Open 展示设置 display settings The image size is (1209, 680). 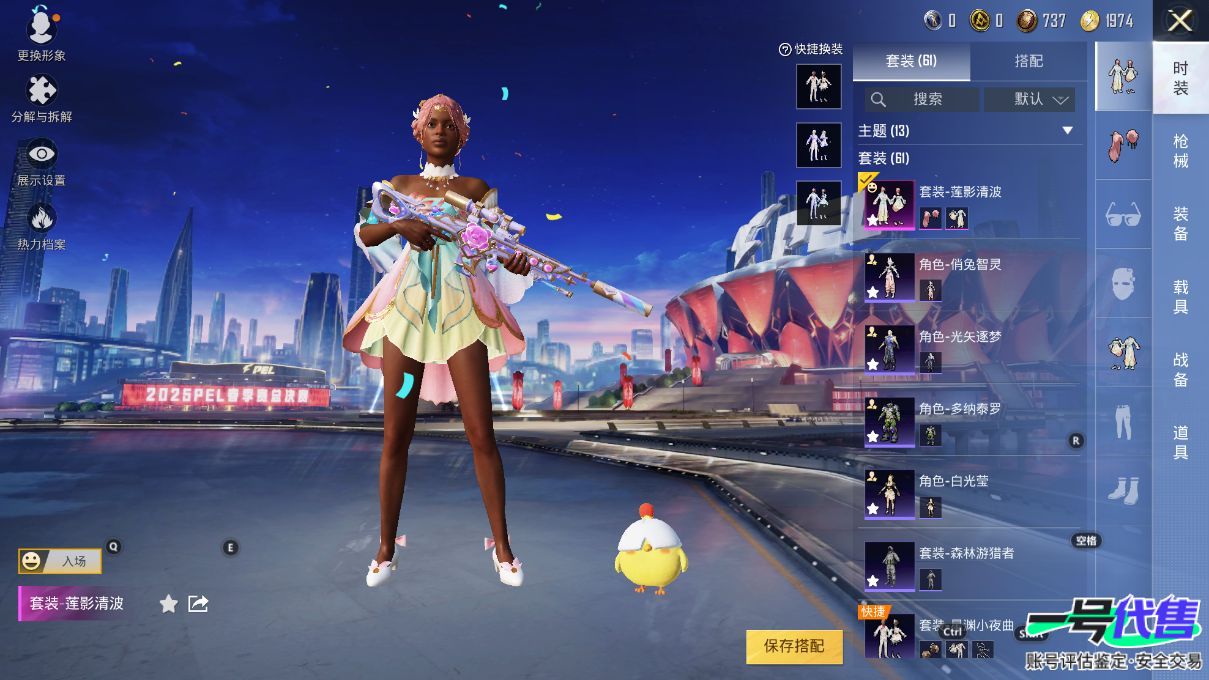pyautogui.click(x=41, y=161)
